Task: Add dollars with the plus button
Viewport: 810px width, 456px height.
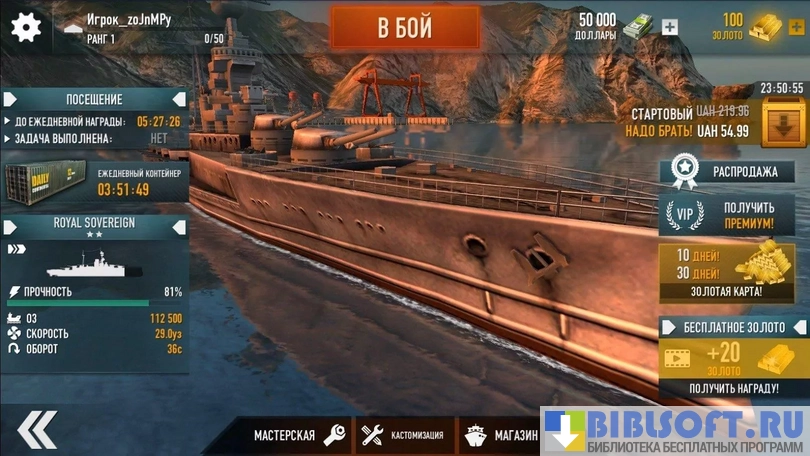Action: (x=670, y=27)
